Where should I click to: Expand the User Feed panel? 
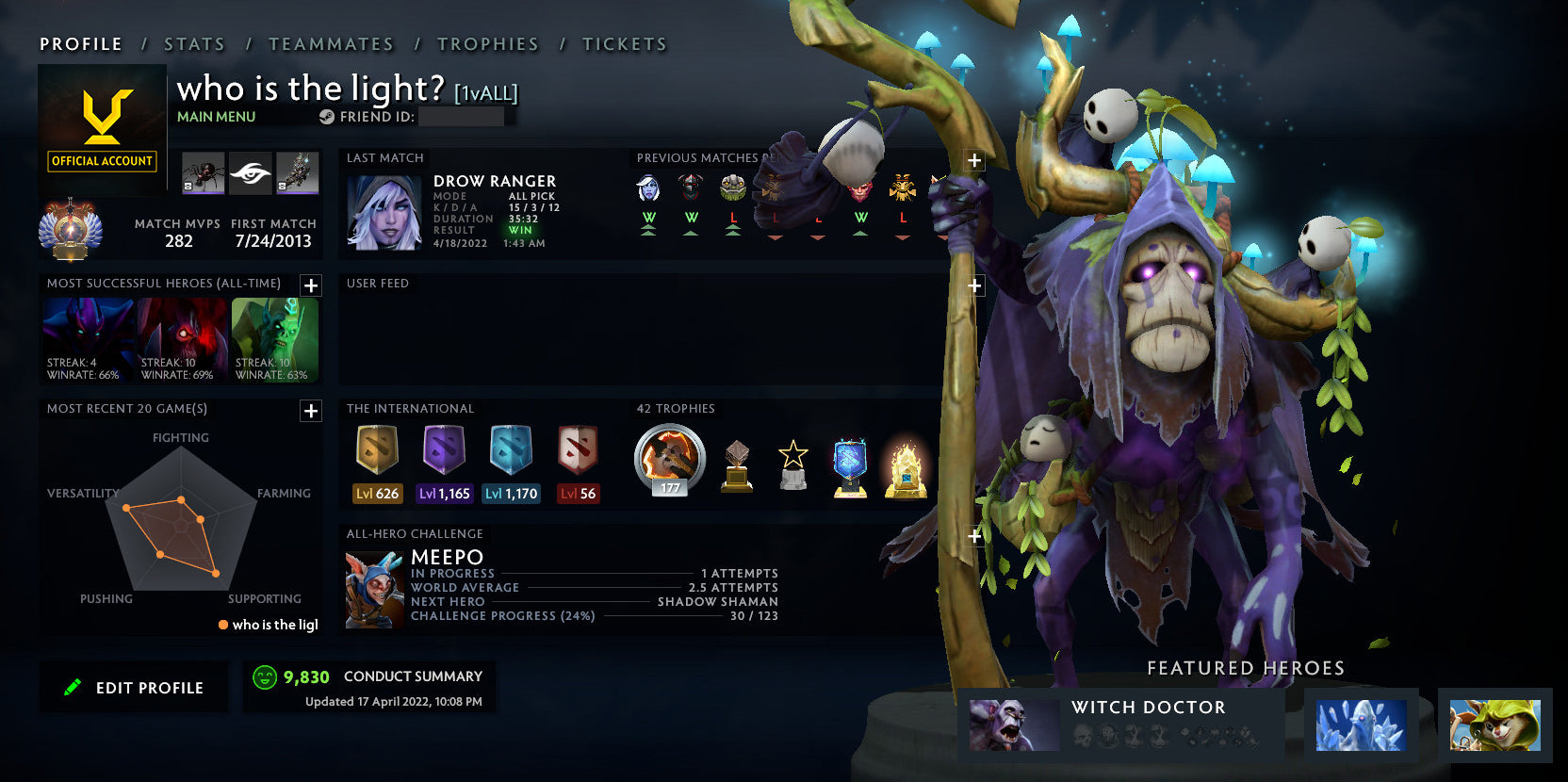[974, 285]
